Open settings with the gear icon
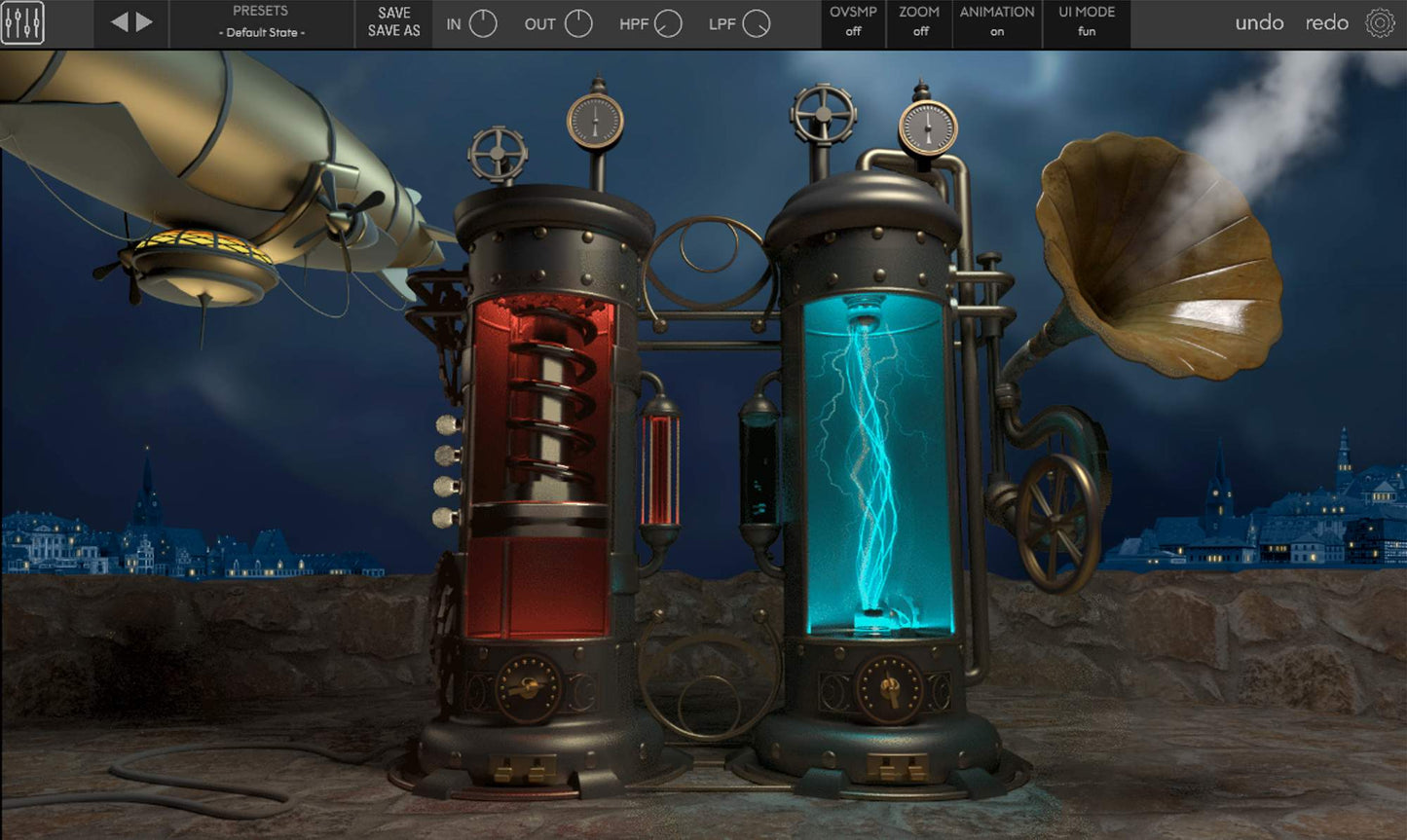 pyautogui.click(x=1380, y=23)
